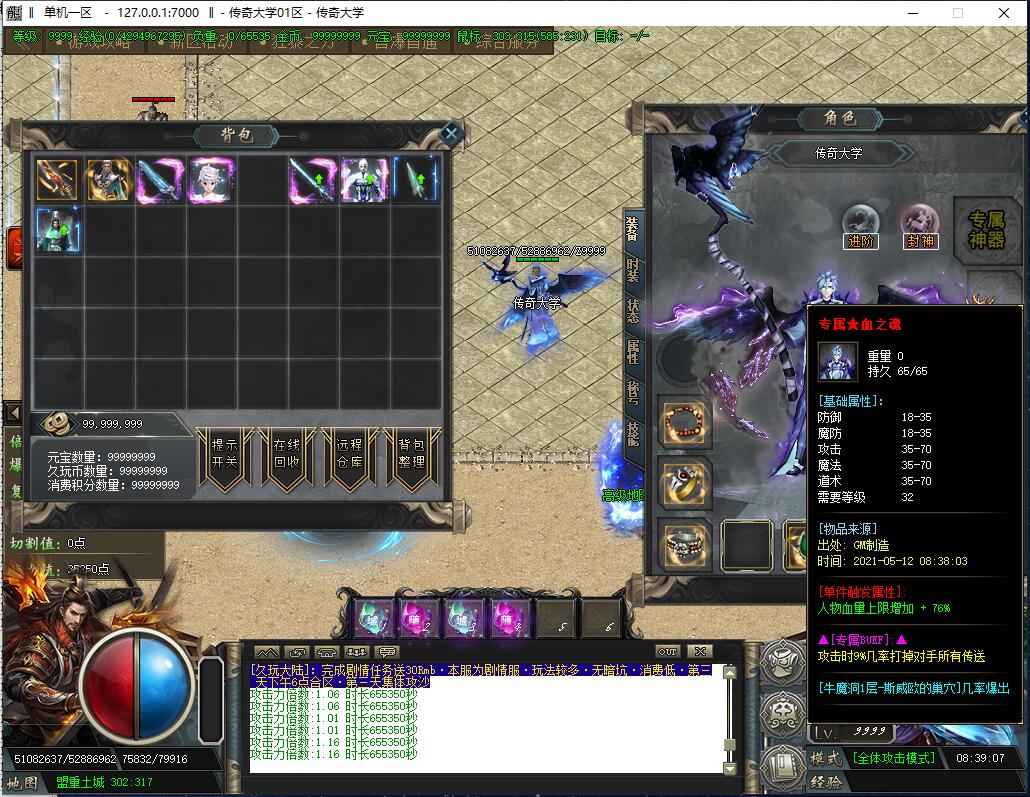Show the 技能 skills tab
Screen dimensions: 1030x797
[633, 432]
